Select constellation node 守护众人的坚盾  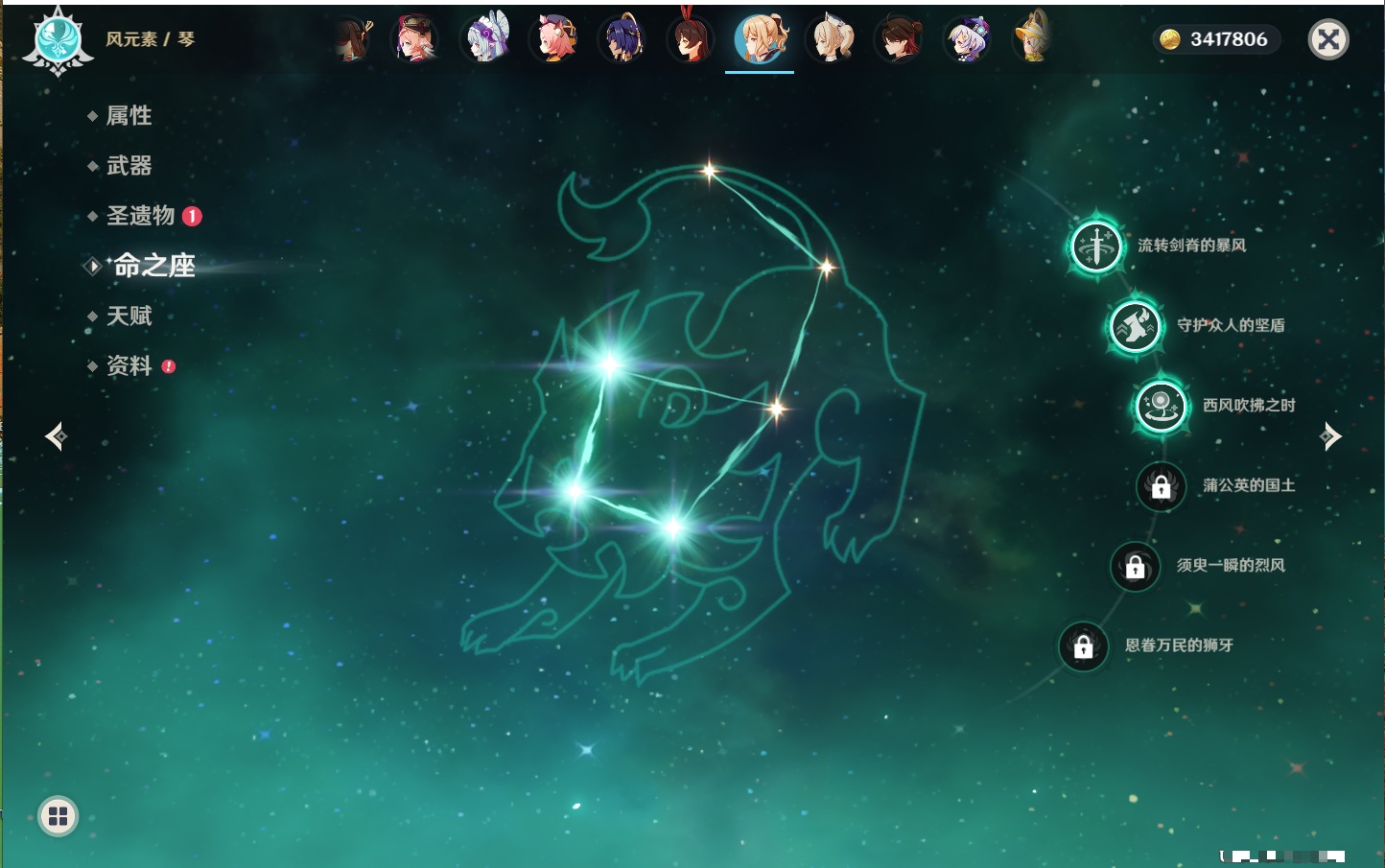[x=1135, y=325]
